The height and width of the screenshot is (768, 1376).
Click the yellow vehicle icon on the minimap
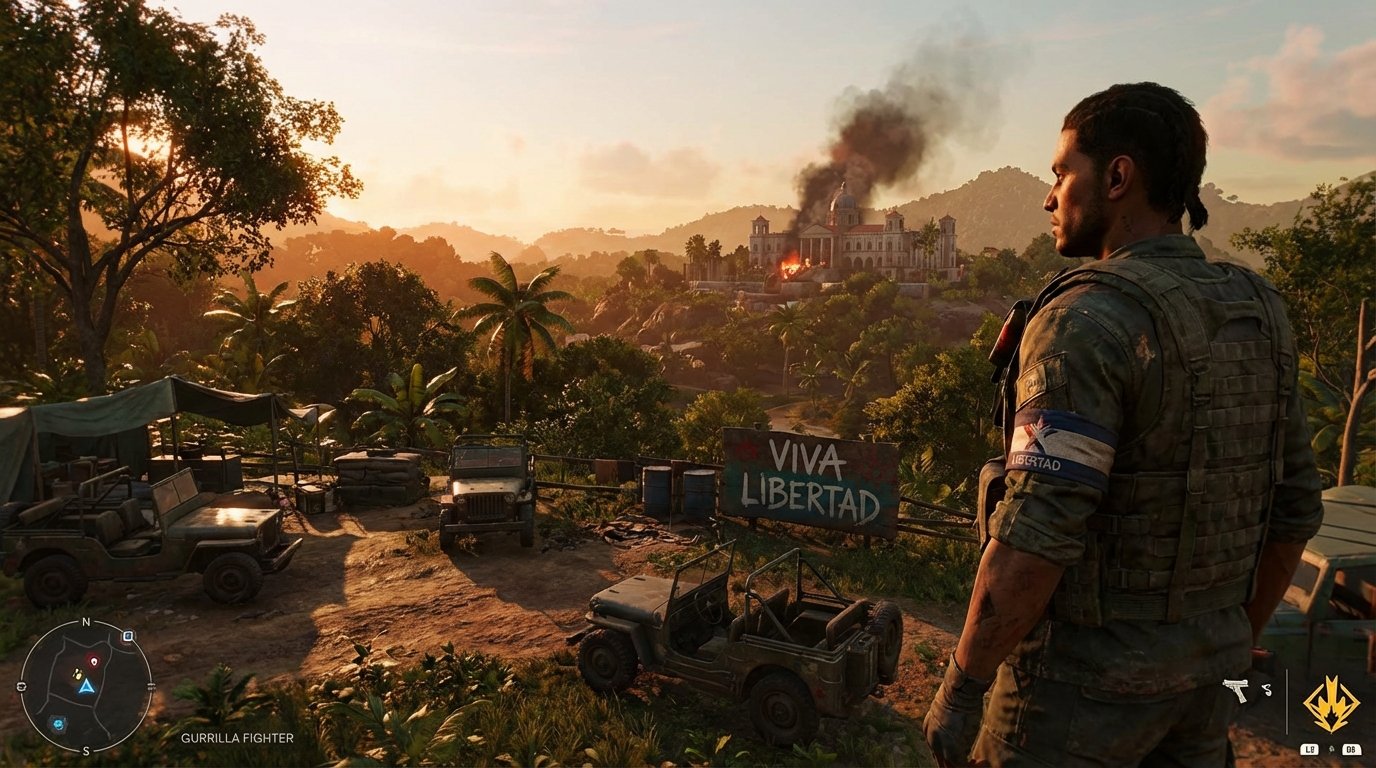click(78, 675)
